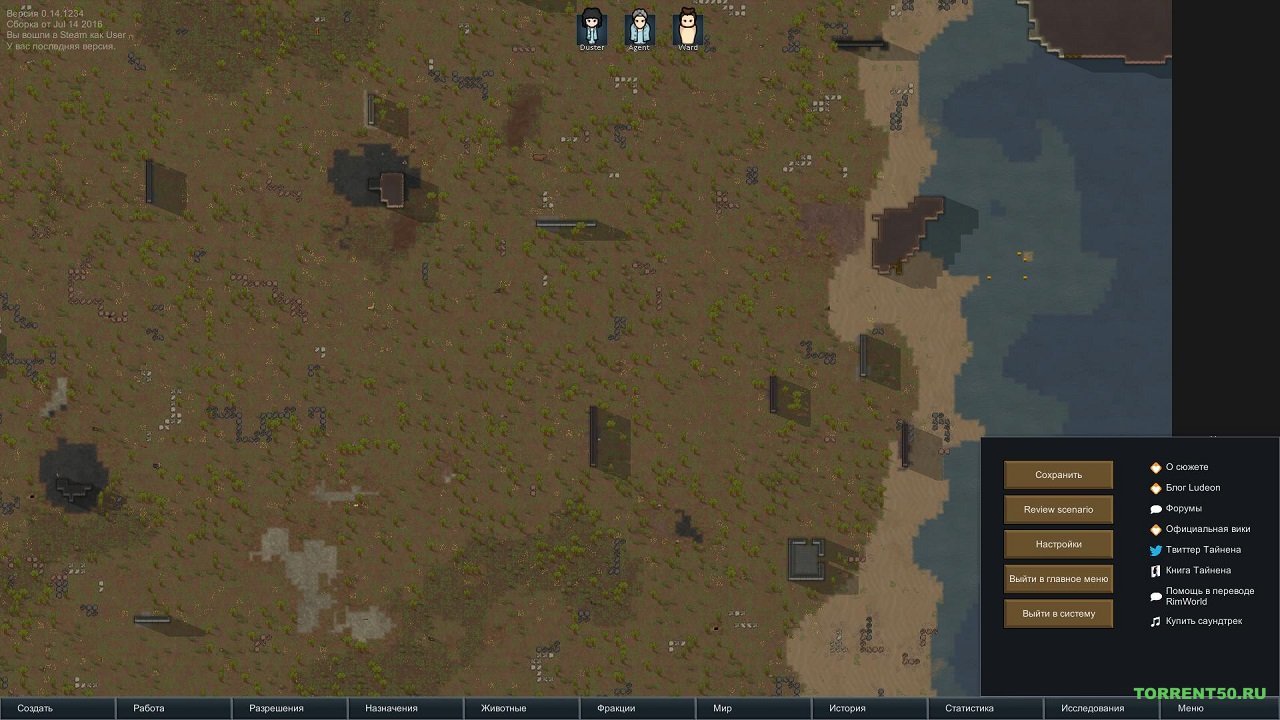Click Выйти в главное меню

pyautogui.click(x=1058, y=579)
